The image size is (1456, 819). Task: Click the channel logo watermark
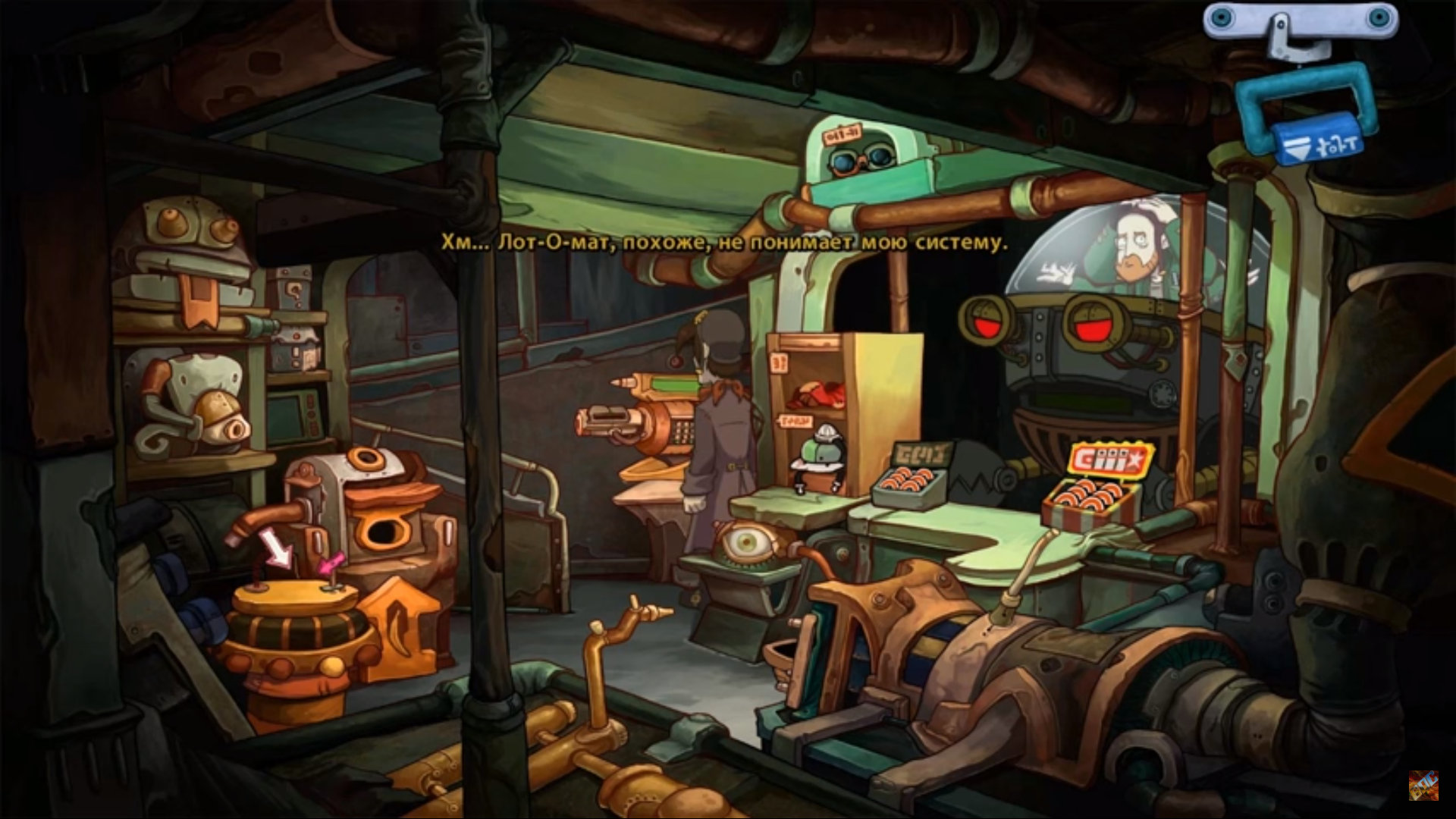tap(1423, 786)
